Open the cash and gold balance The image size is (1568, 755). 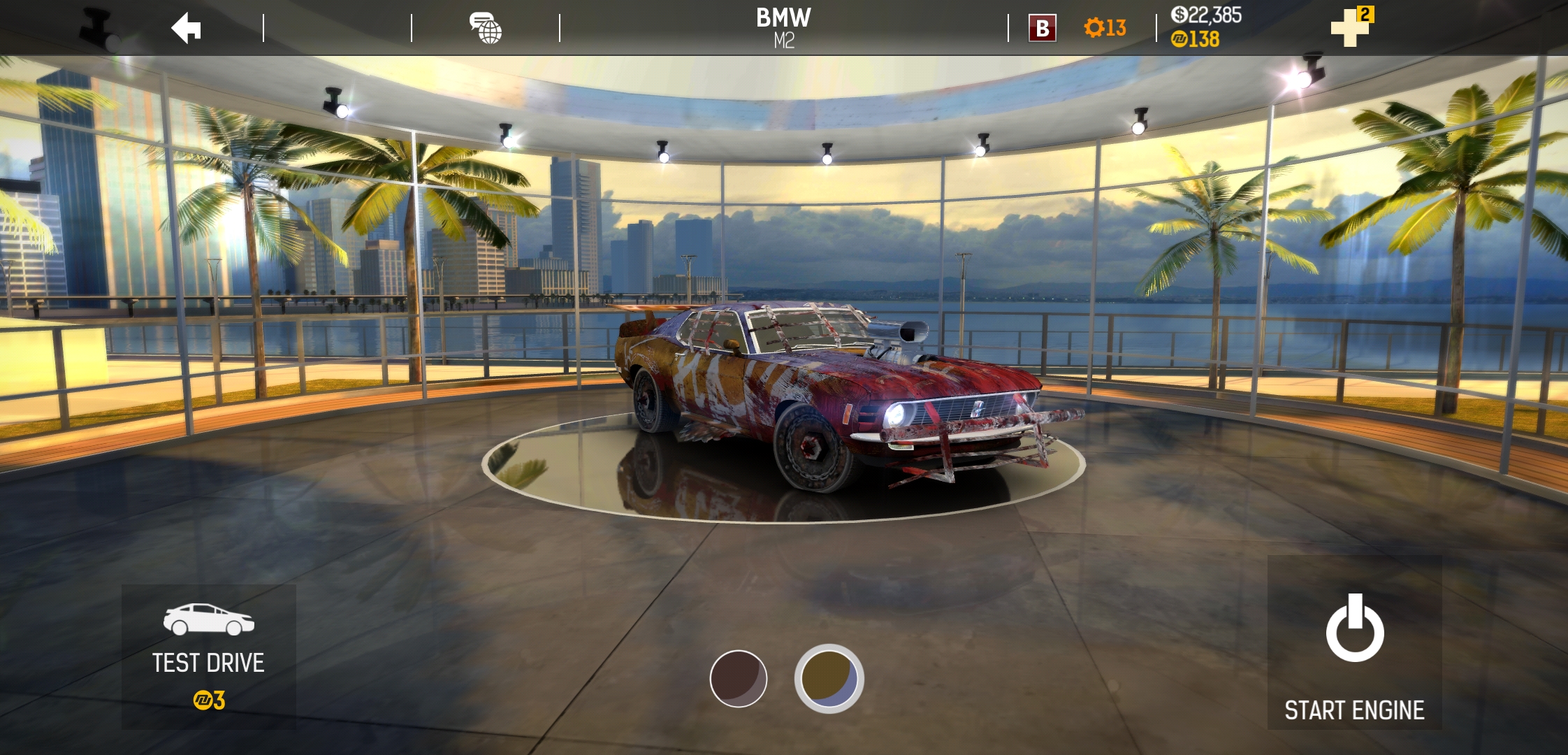pos(1205,27)
